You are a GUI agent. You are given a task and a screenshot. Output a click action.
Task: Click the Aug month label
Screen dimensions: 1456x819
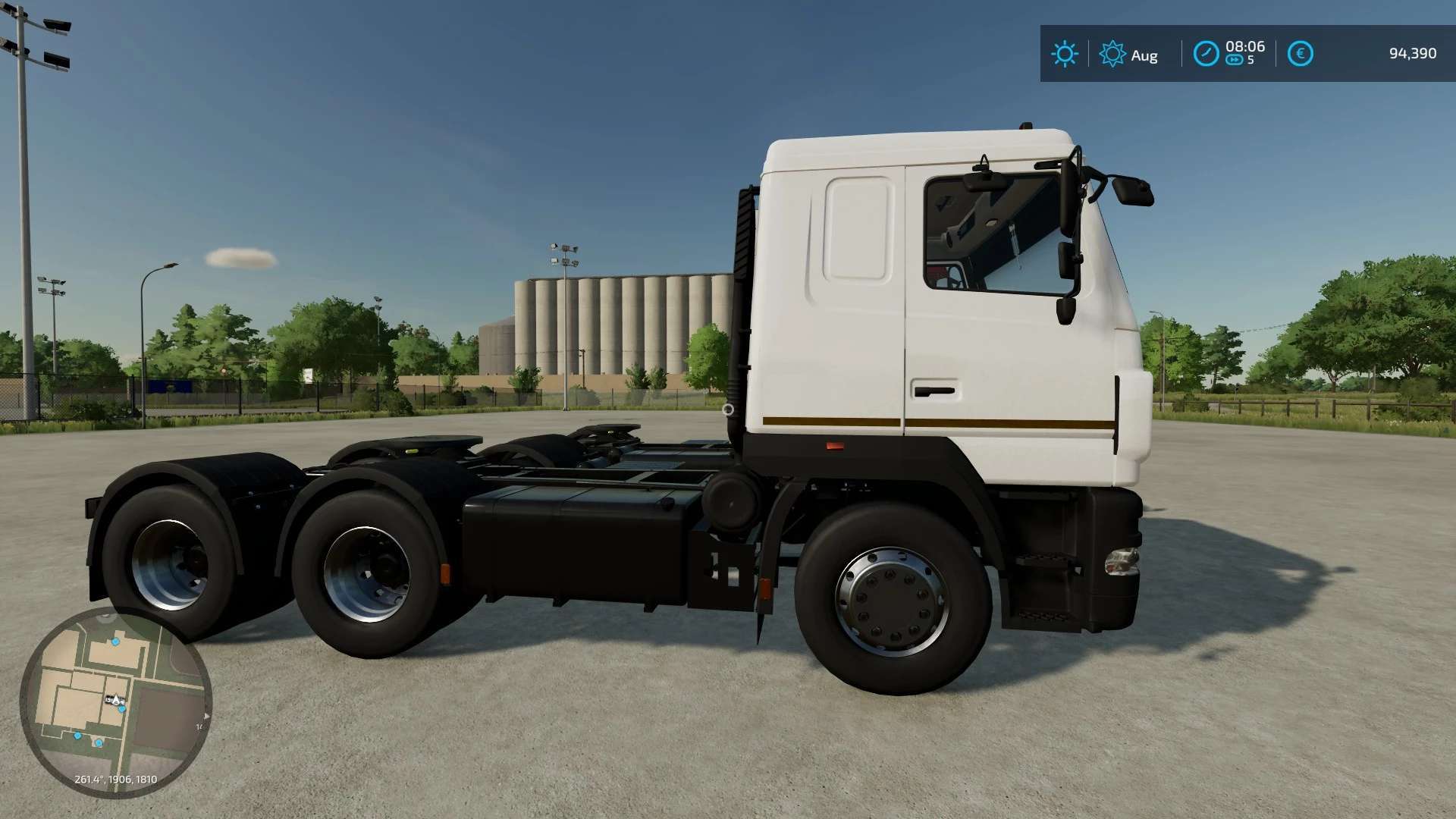pyautogui.click(x=1144, y=55)
